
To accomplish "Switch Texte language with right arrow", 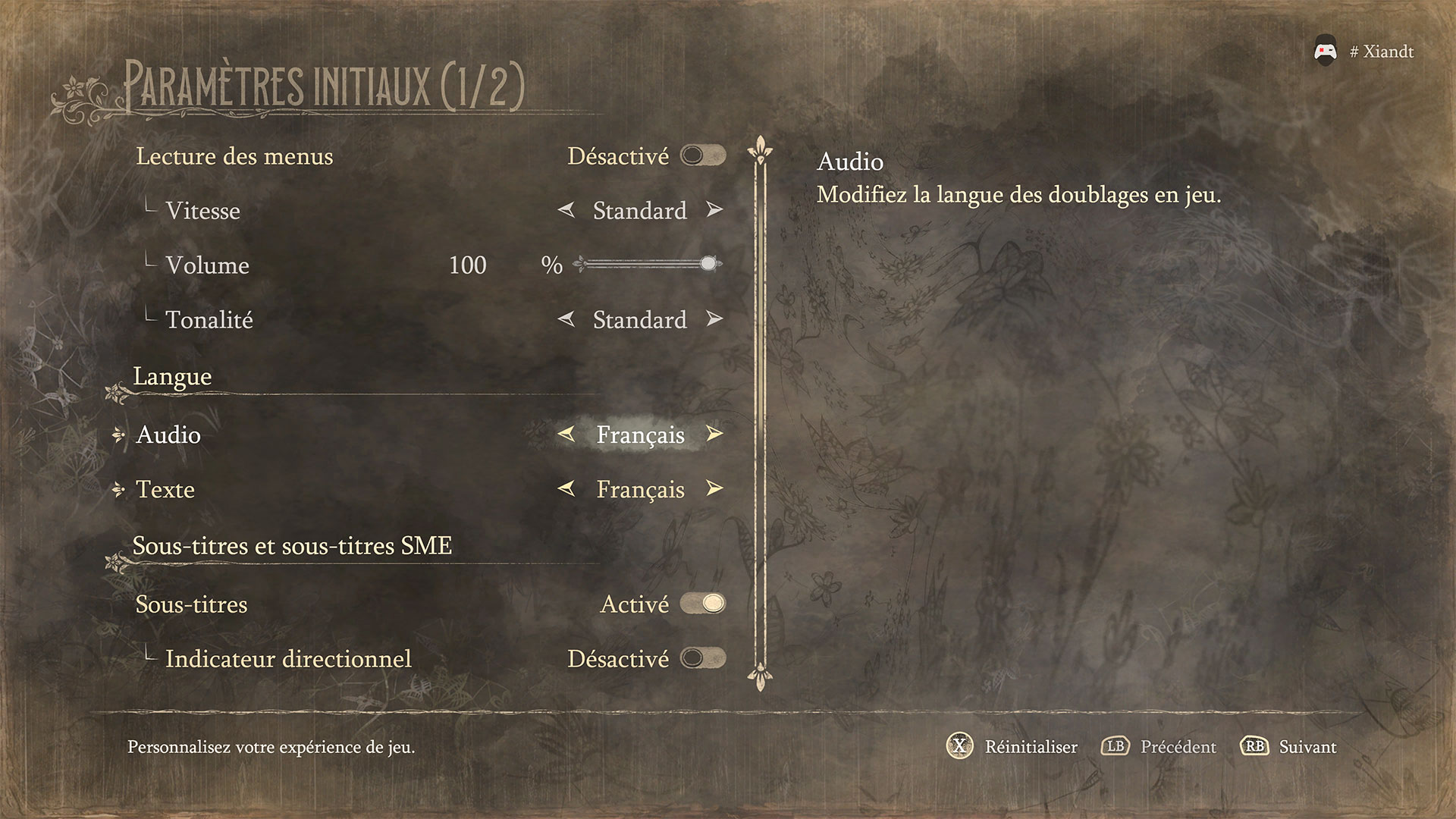I will [x=714, y=489].
